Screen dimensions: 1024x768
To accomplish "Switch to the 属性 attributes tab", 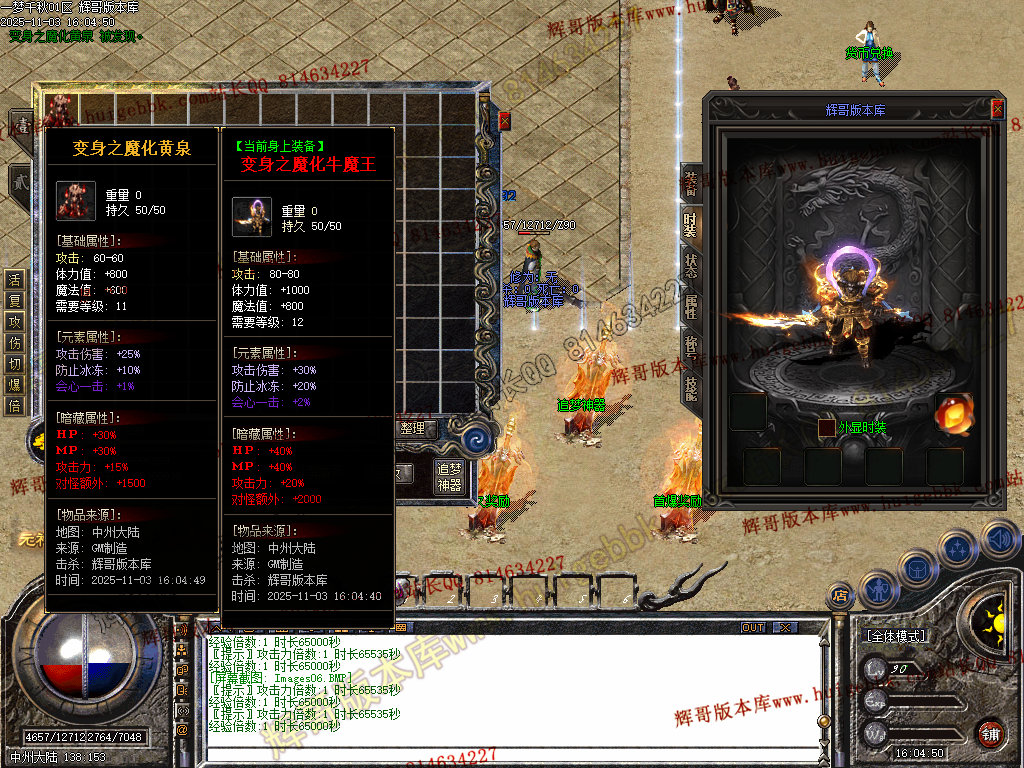I will click(x=691, y=307).
